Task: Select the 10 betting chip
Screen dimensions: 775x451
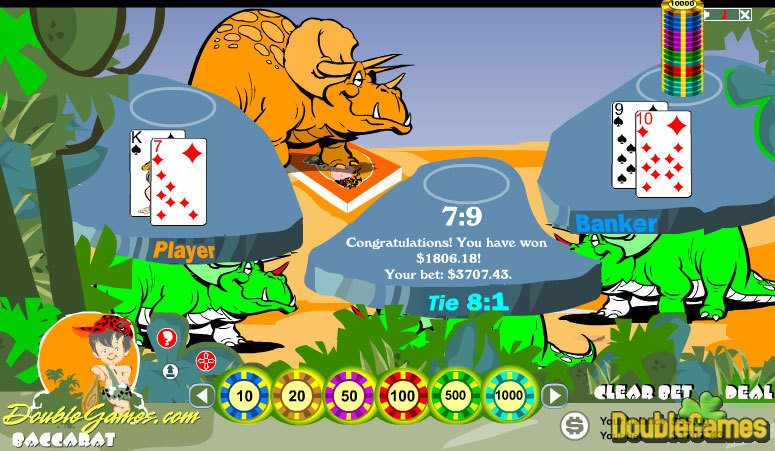Action: pyautogui.click(x=245, y=396)
